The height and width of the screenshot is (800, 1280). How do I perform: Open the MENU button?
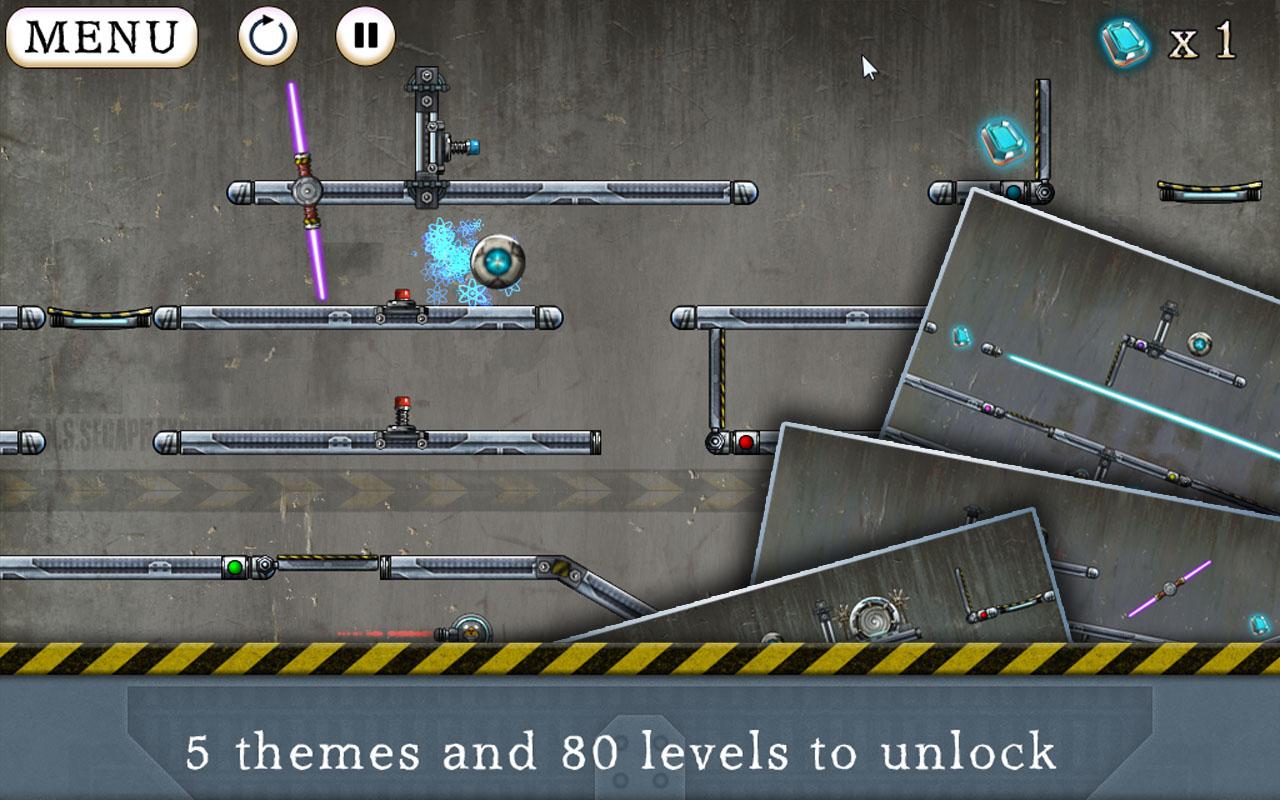coord(101,37)
